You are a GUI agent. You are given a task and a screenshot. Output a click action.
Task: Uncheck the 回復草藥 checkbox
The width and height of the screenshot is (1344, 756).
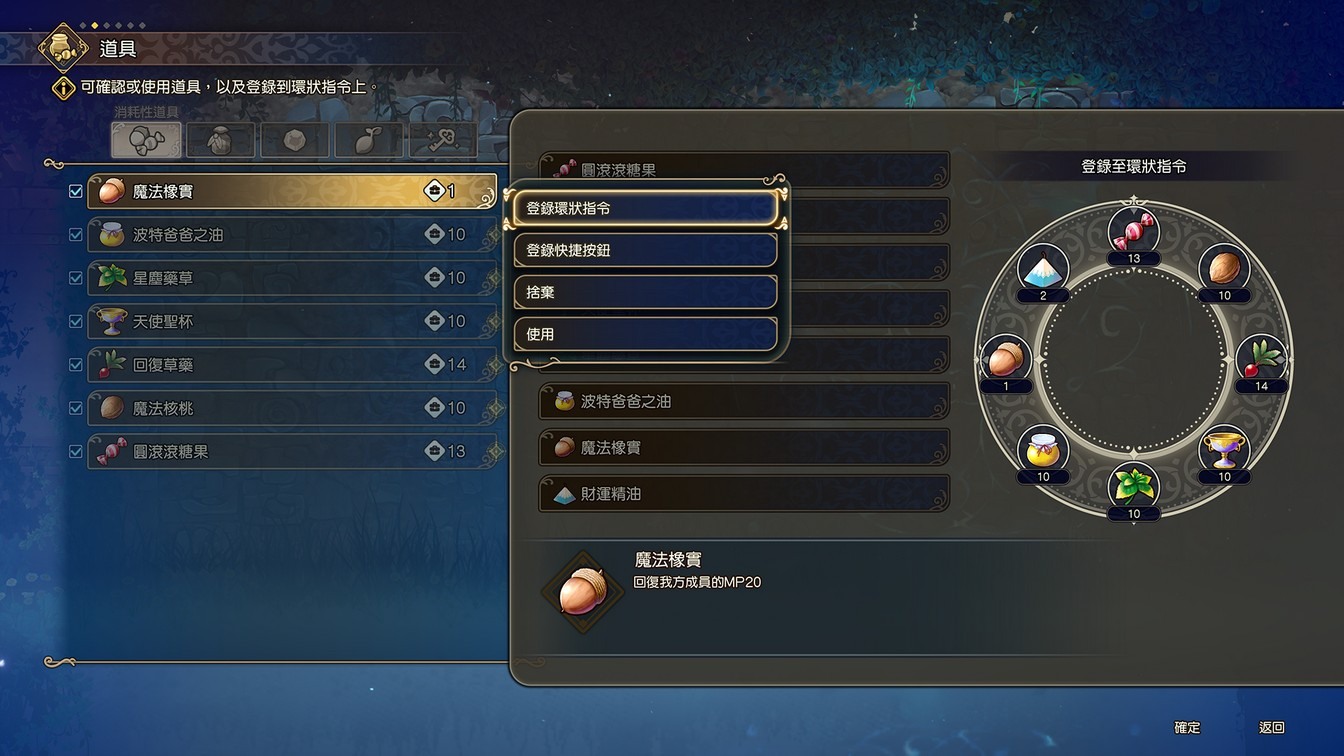(x=75, y=364)
